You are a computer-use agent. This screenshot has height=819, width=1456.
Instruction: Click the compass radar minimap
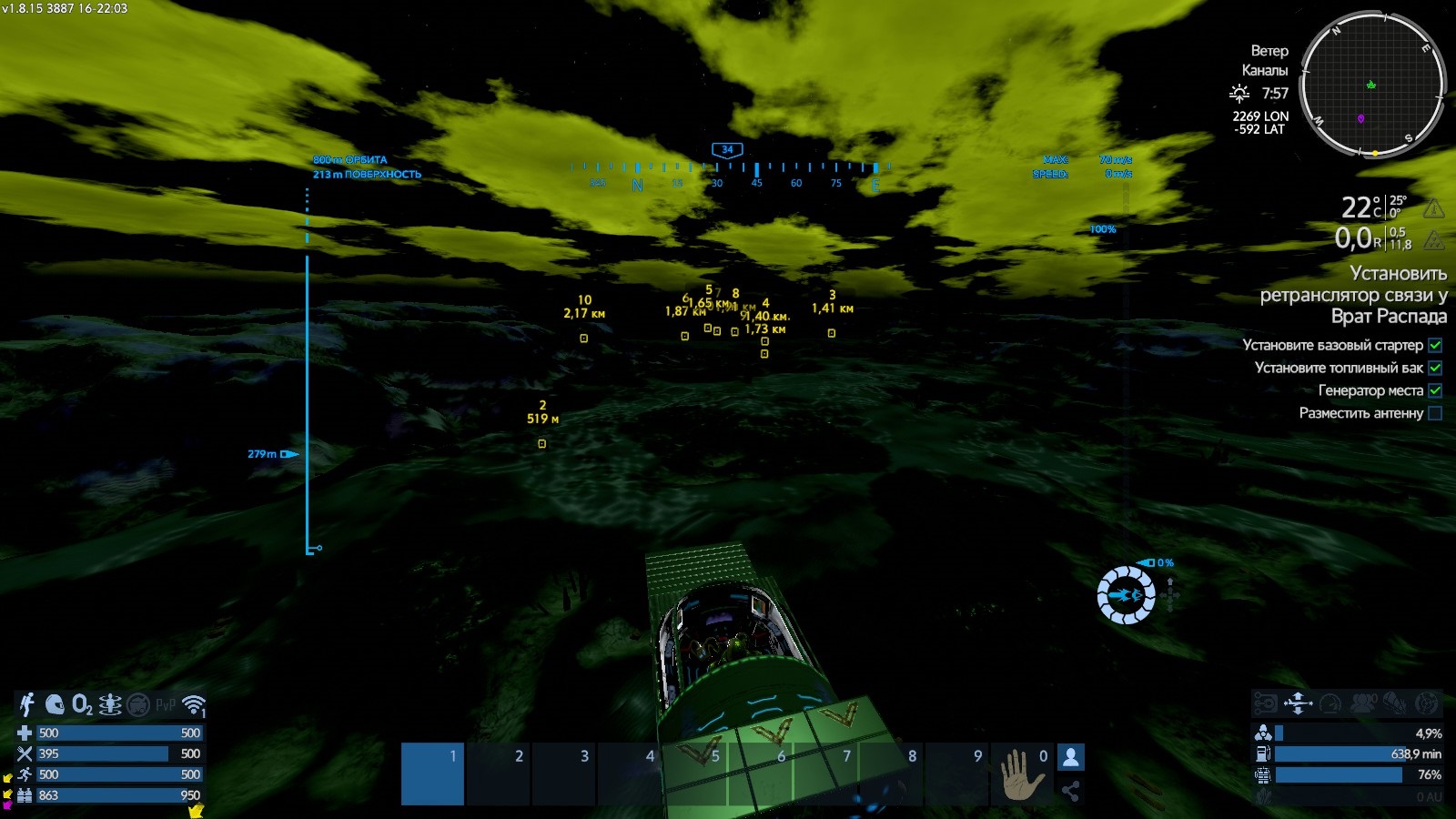coord(1372,85)
